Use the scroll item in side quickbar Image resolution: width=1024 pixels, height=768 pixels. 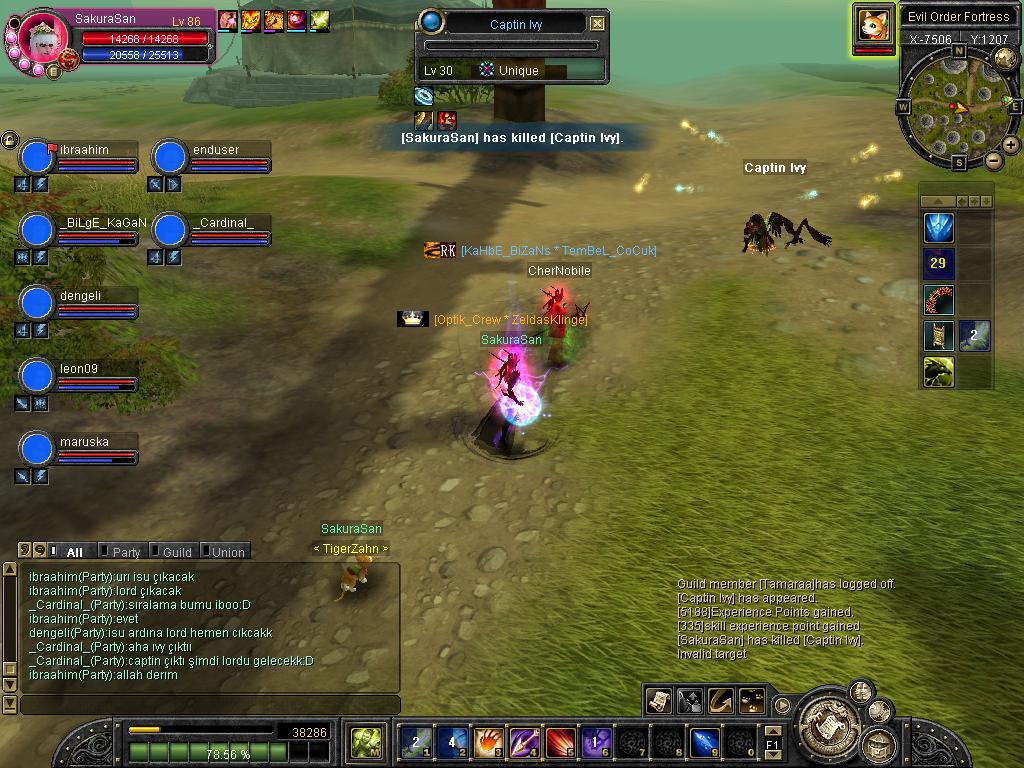point(938,336)
